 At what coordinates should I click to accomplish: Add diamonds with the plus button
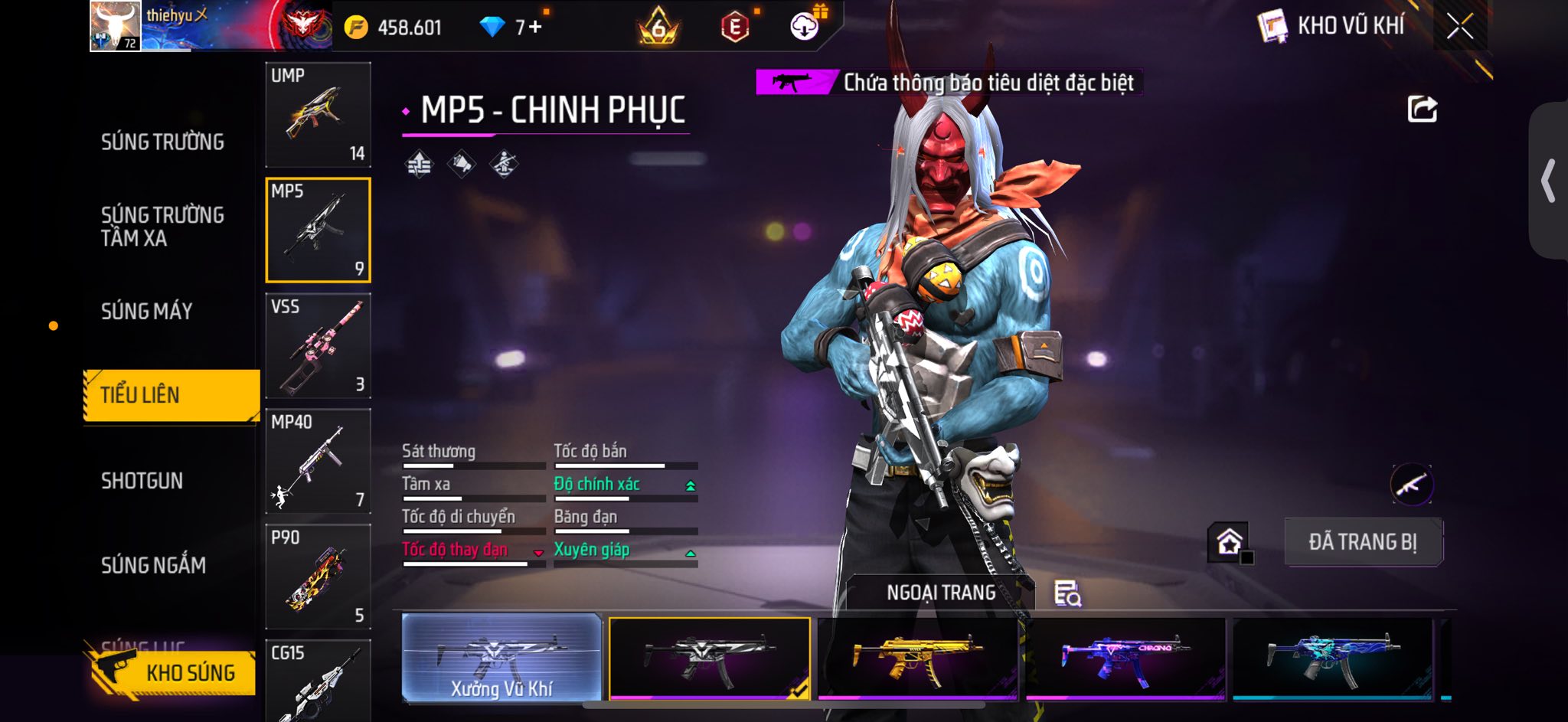[534, 28]
